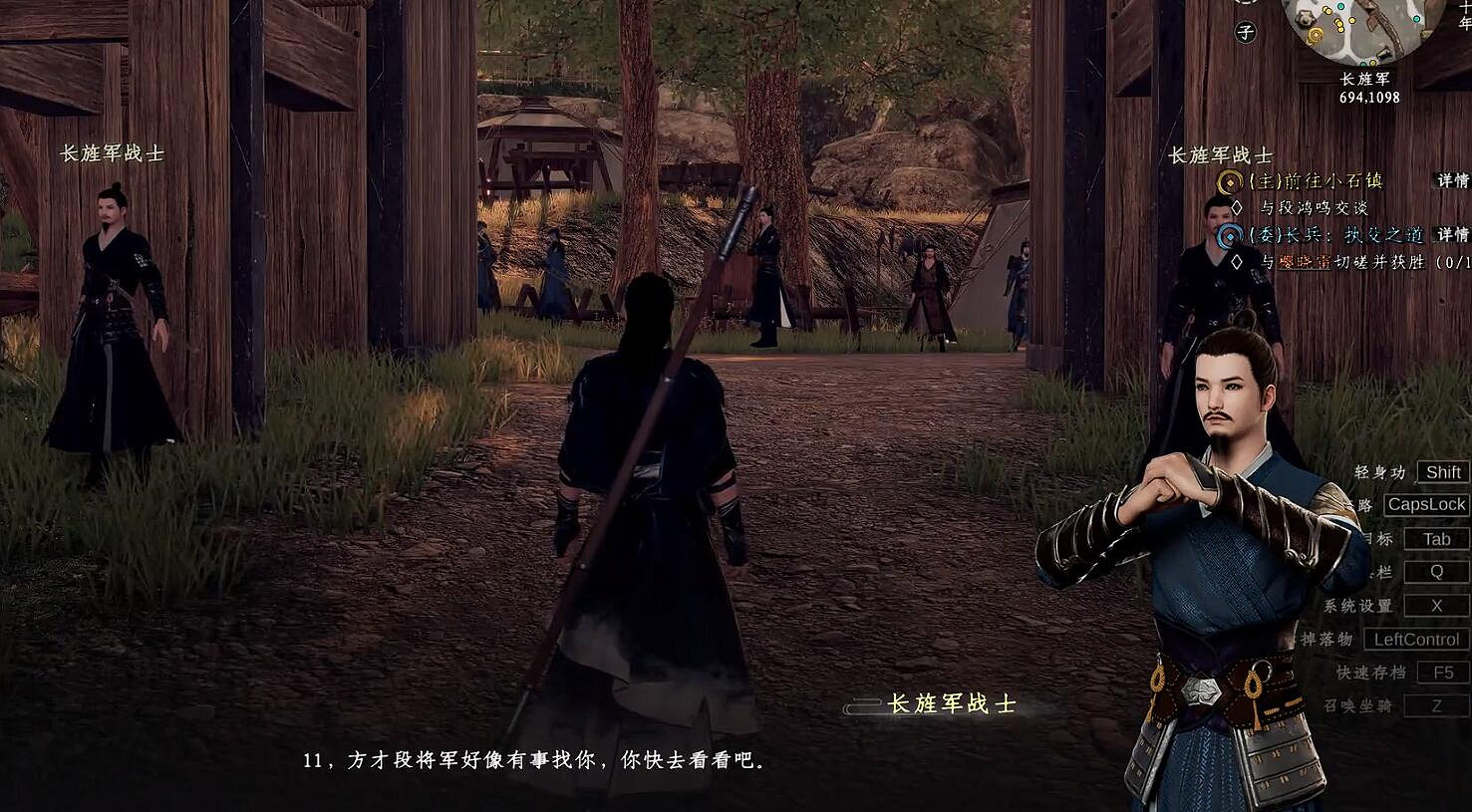Open the minimap in the top-right corner
Viewport: 1472px width, 812px height.
[x=1367, y=30]
